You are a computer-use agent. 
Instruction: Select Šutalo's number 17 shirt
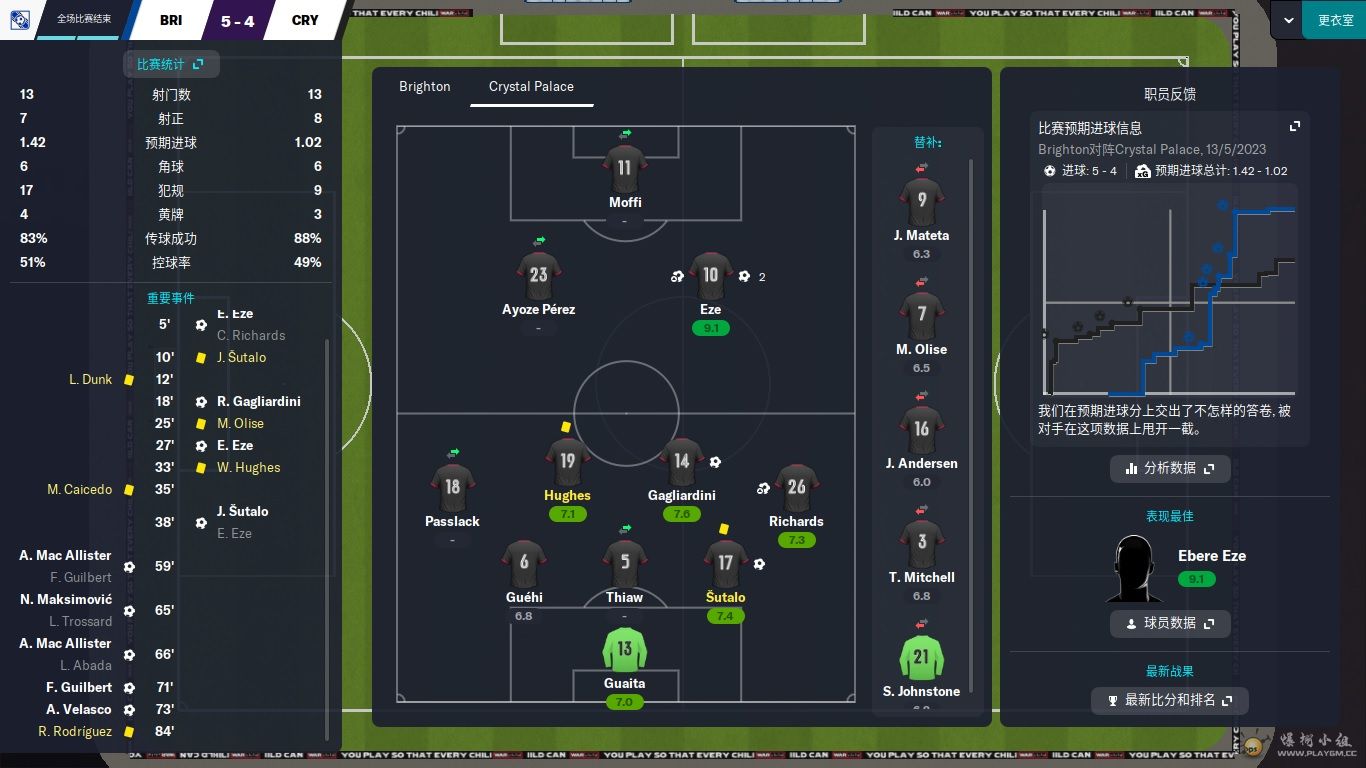[x=725, y=564]
